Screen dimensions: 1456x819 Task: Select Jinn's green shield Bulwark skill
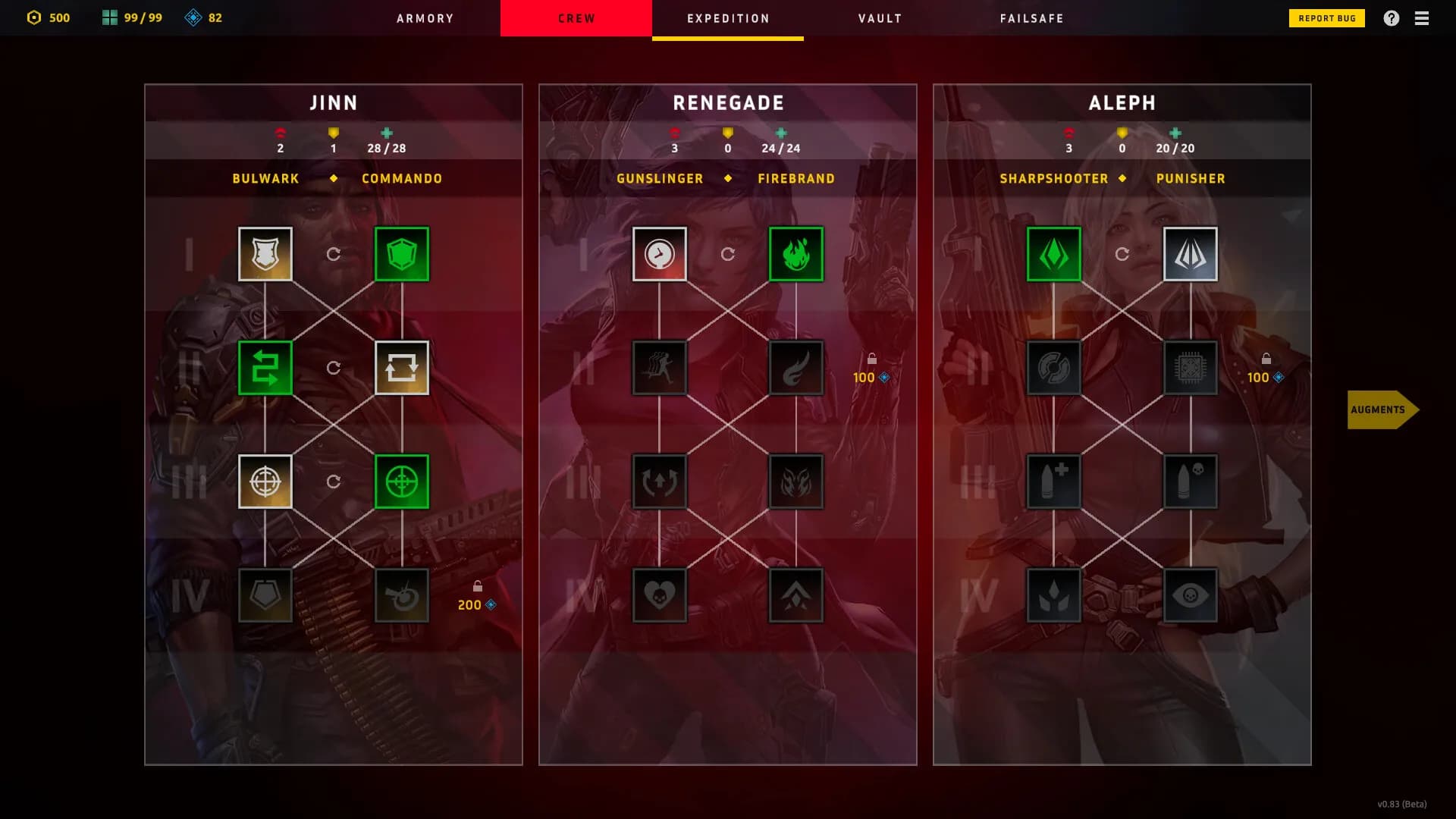(402, 253)
